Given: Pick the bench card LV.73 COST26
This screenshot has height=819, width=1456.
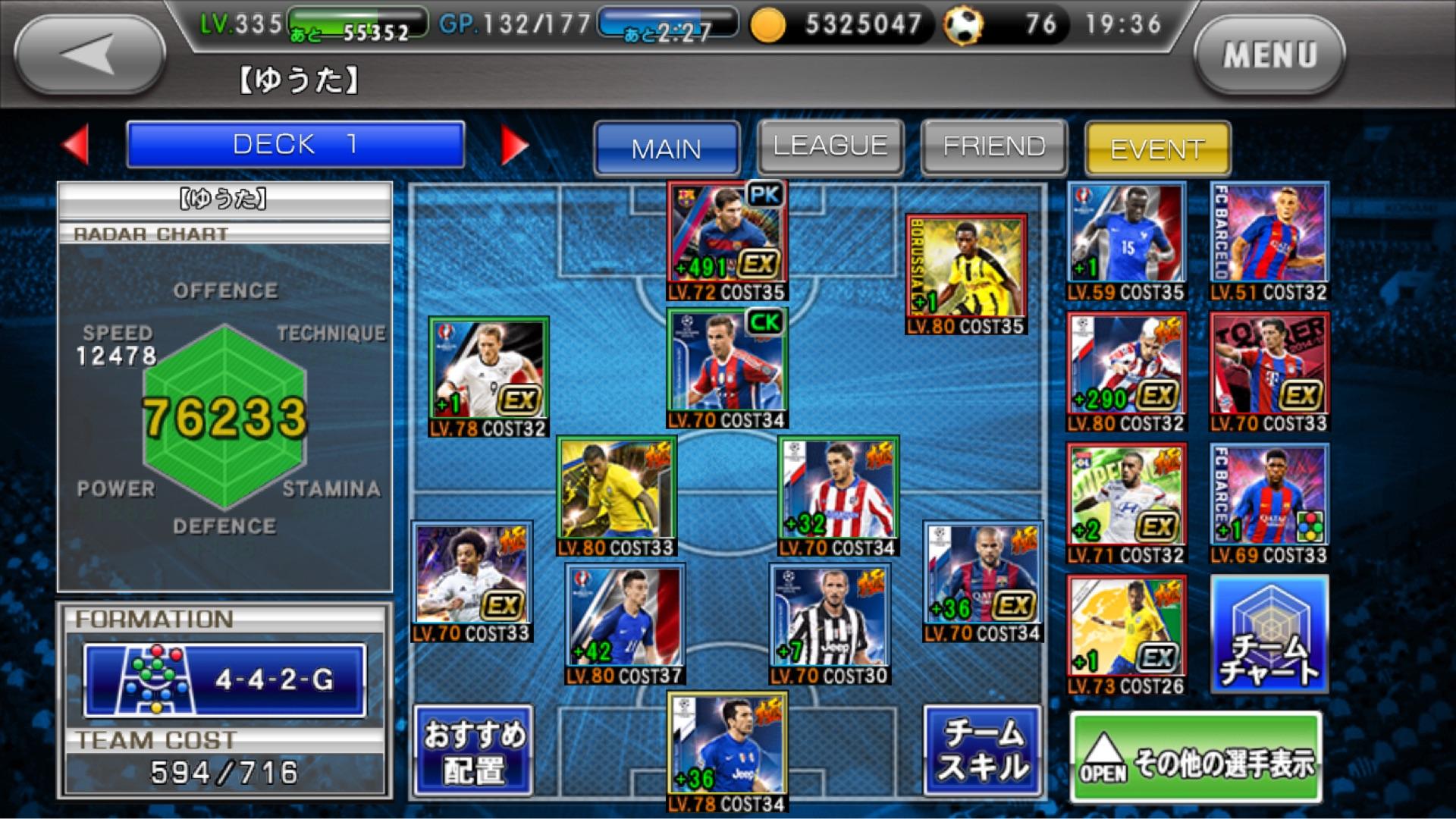Looking at the screenshot, I should click(1126, 632).
